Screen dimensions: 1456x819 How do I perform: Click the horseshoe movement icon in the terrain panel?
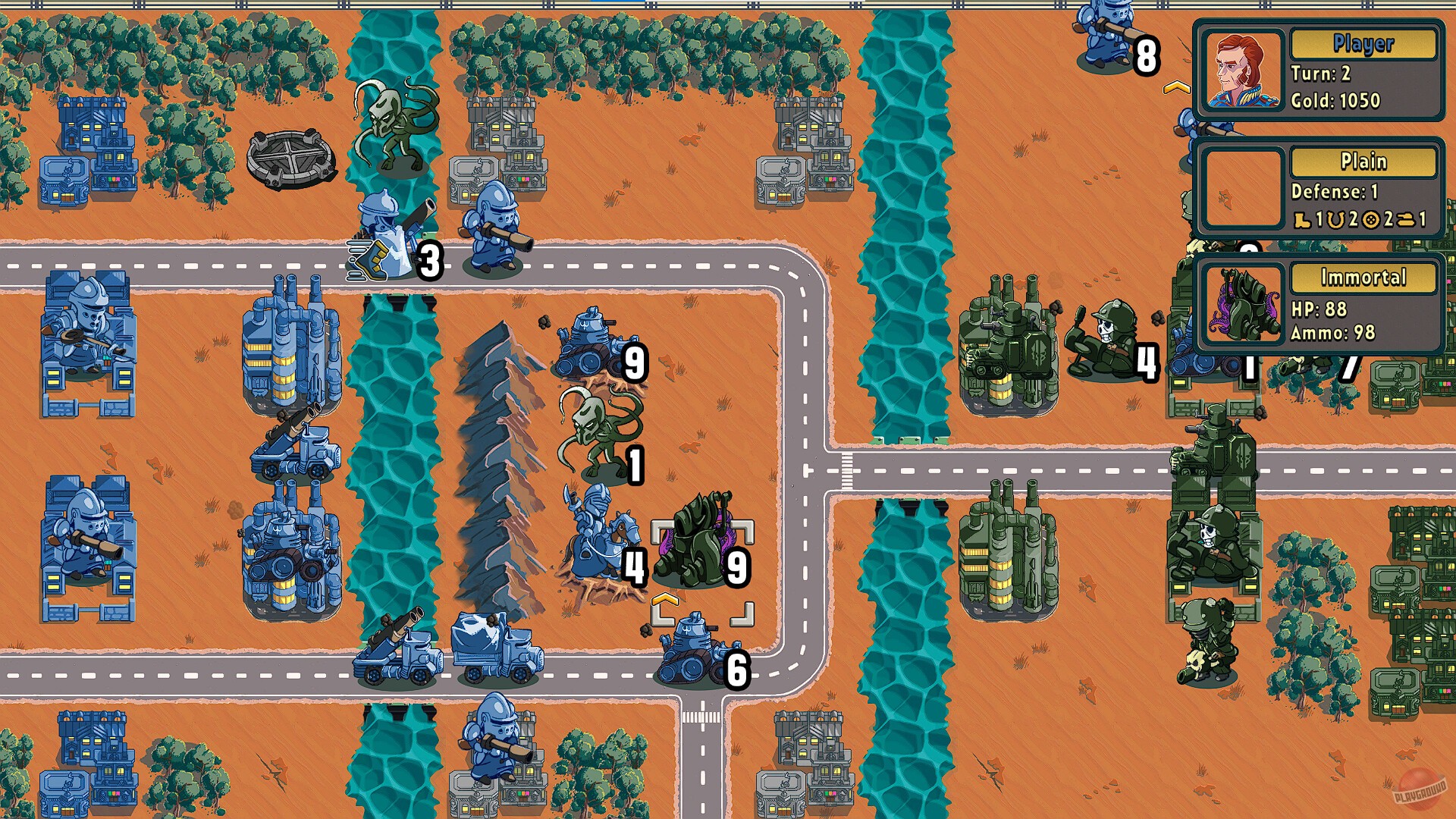point(1335,220)
